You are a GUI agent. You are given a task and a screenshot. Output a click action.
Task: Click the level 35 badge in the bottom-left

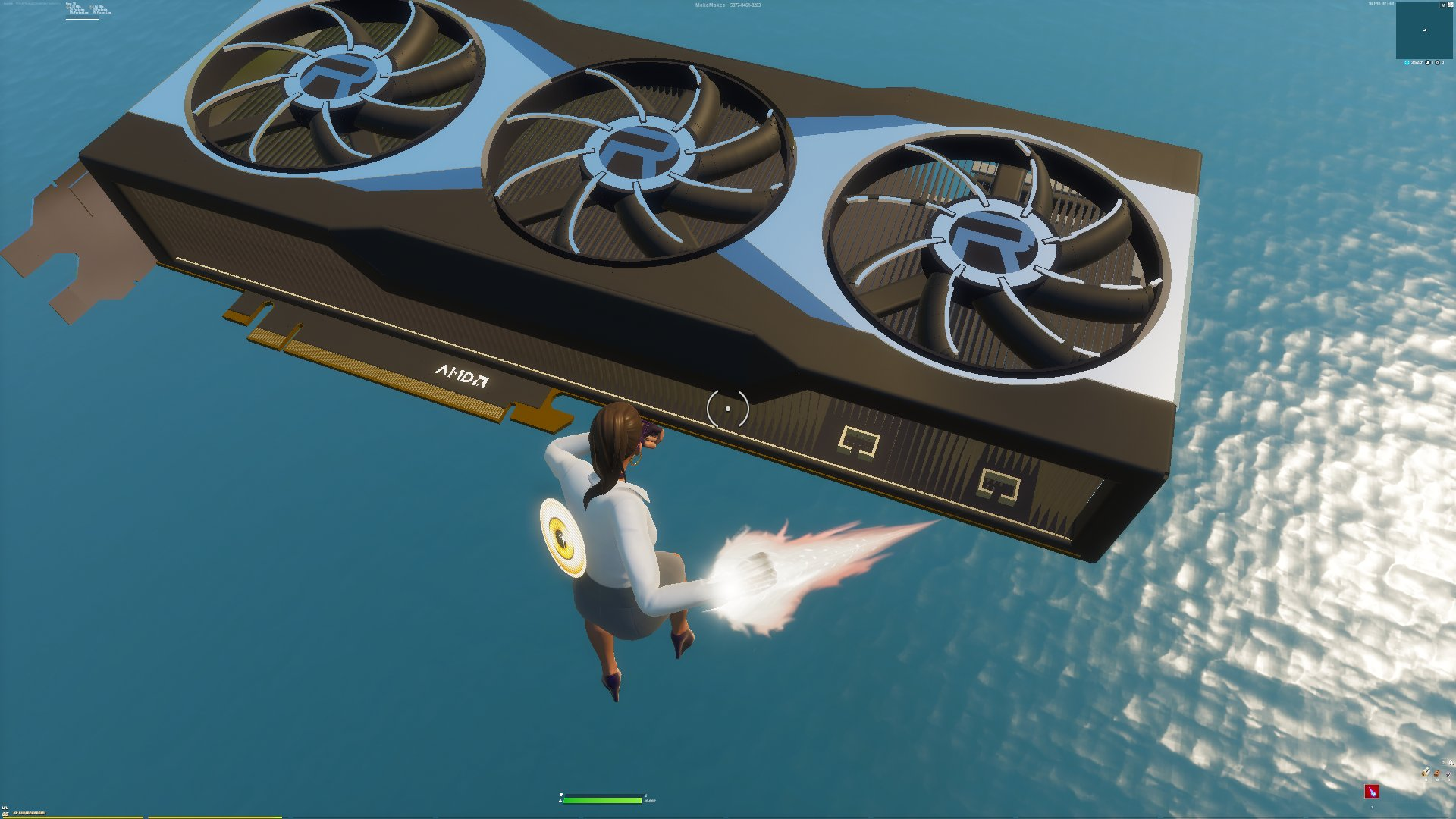click(6, 814)
